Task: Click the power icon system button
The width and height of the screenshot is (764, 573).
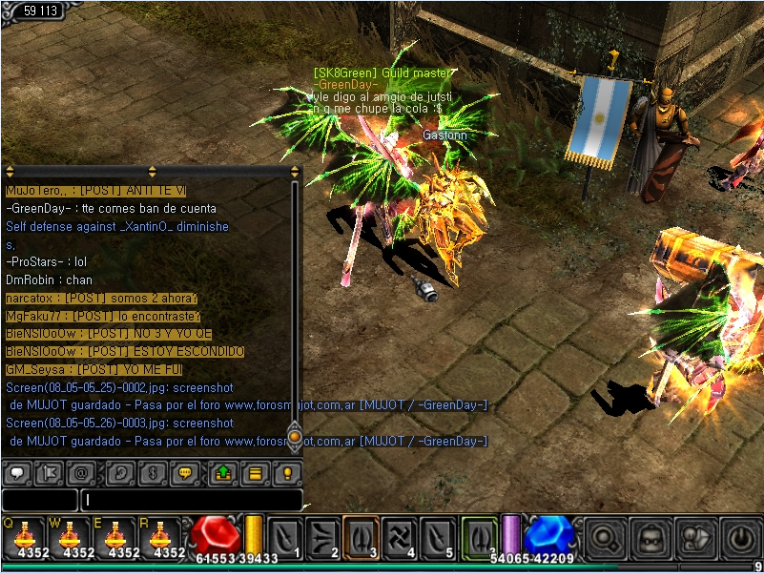Action: [742, 538]
